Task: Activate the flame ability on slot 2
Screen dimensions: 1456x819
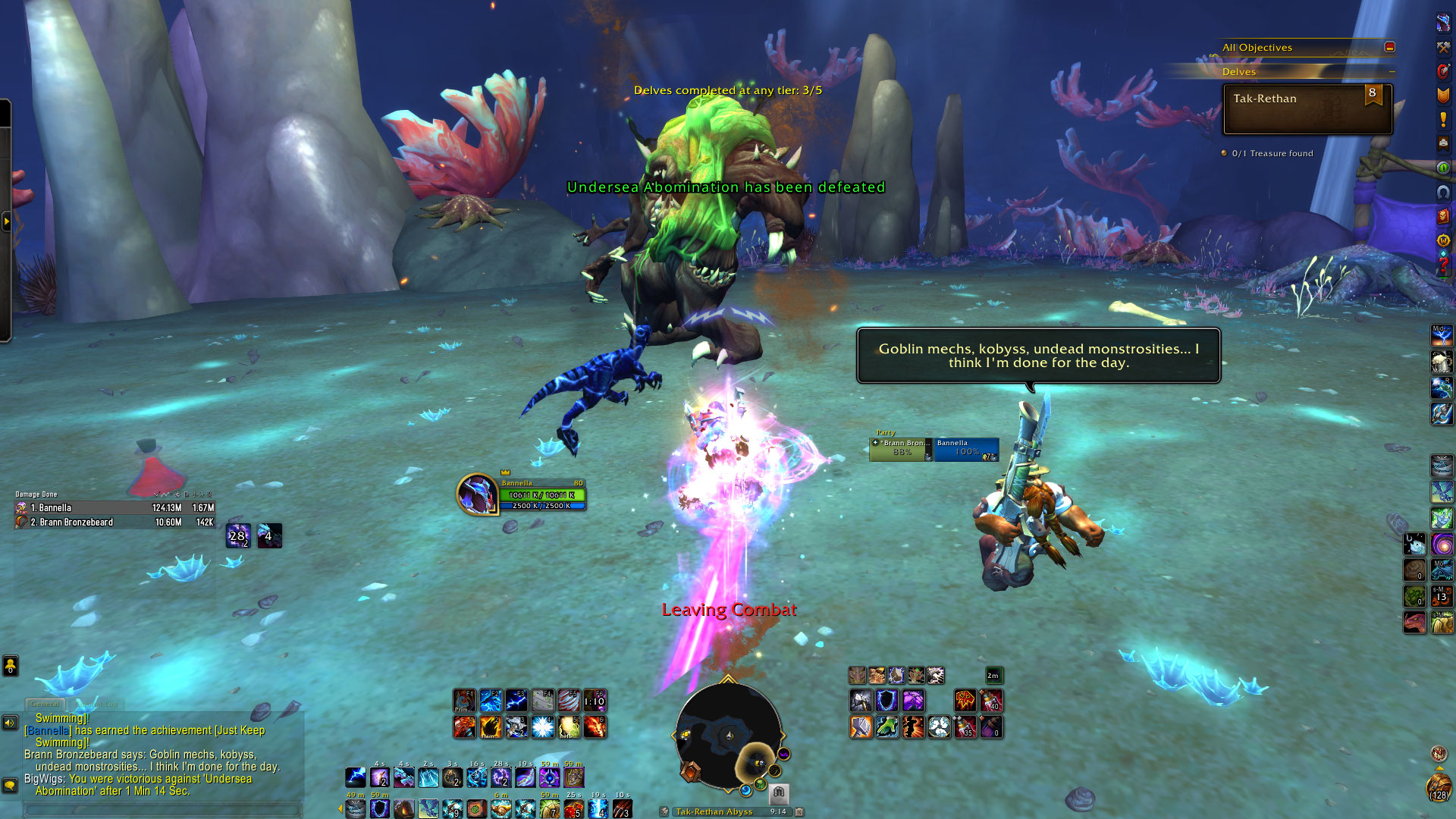Action: click(491, 726)
